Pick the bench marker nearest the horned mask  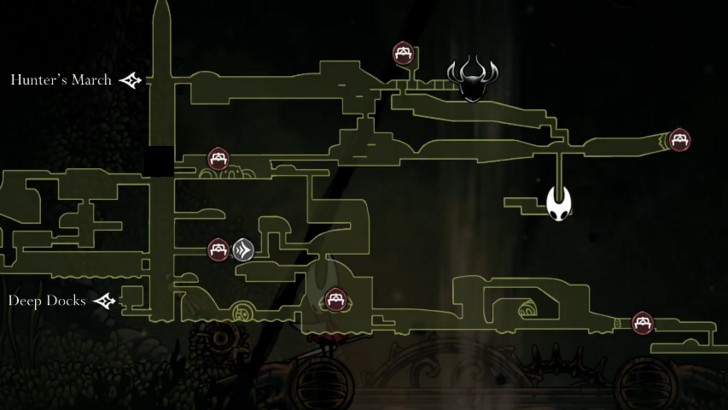coord(405,53)
